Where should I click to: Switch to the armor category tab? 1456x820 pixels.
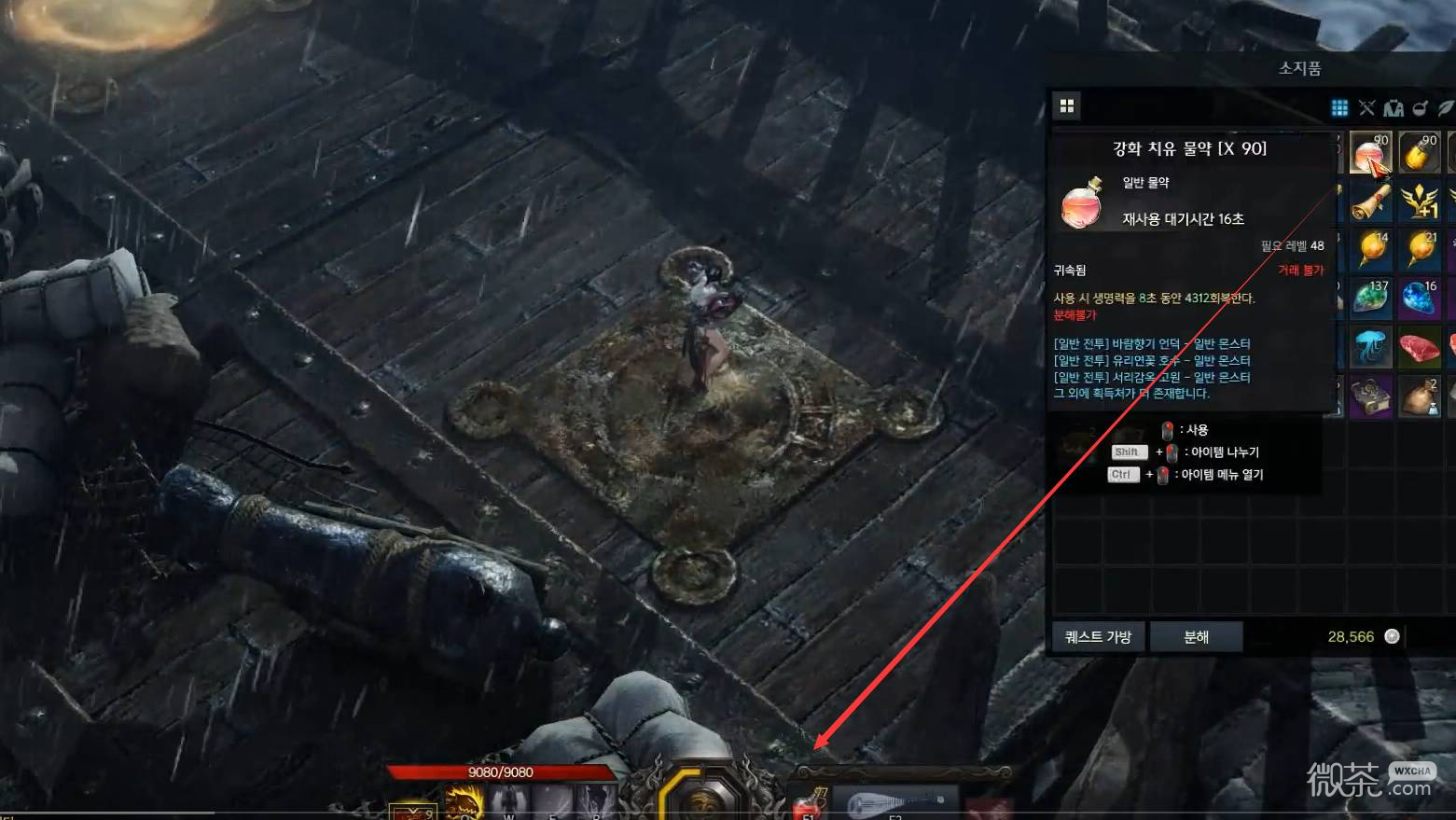click(x=1394, y=108)
